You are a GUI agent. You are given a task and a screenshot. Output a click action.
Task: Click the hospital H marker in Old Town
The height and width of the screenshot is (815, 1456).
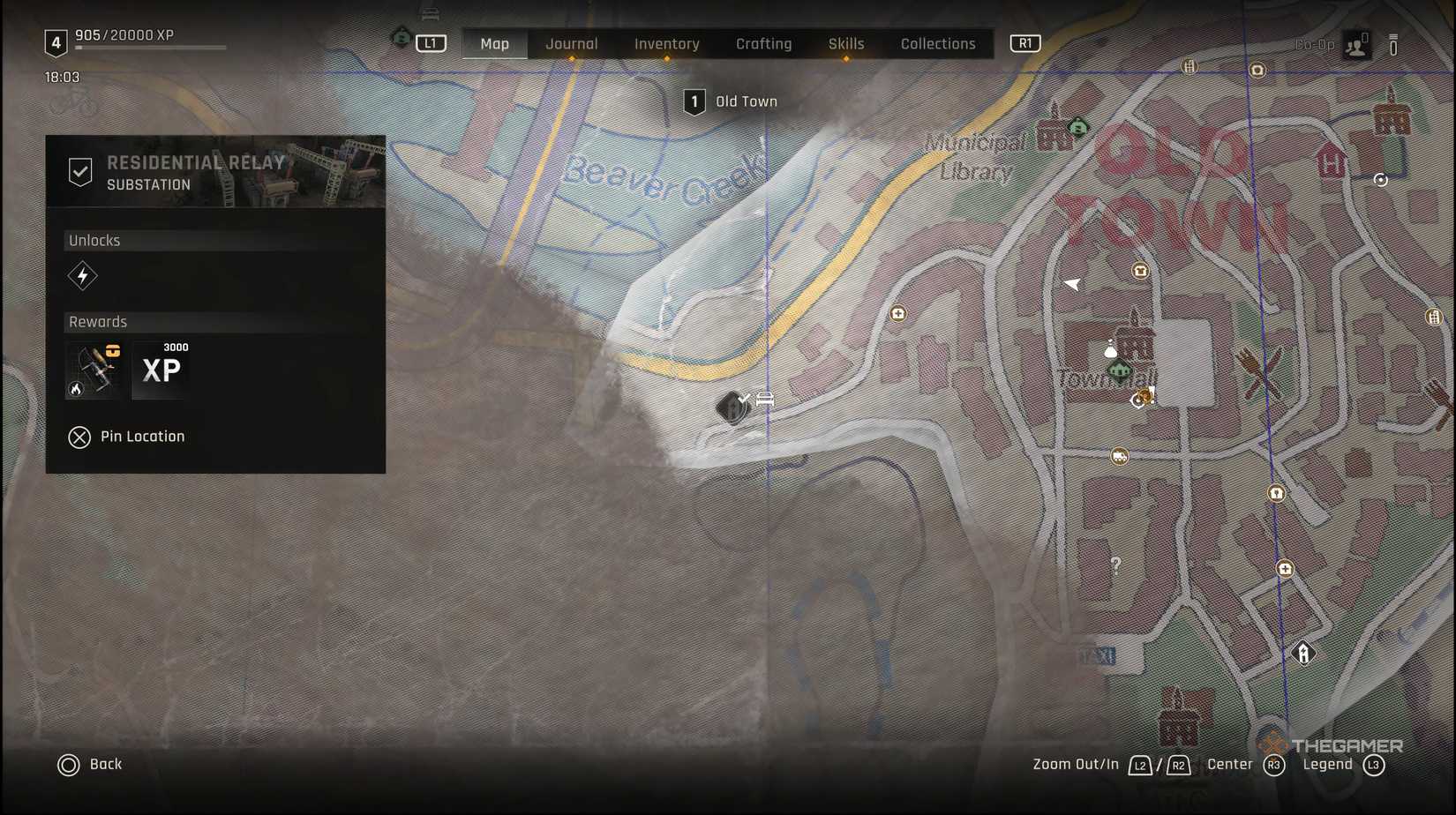tap(1330, 162)
